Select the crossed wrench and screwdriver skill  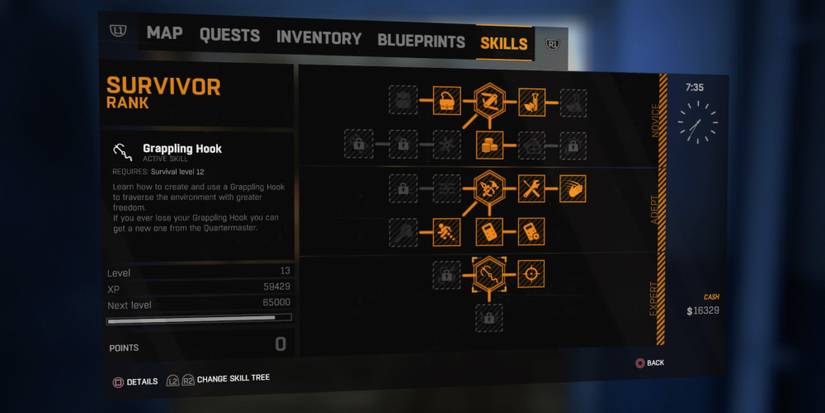532,188
